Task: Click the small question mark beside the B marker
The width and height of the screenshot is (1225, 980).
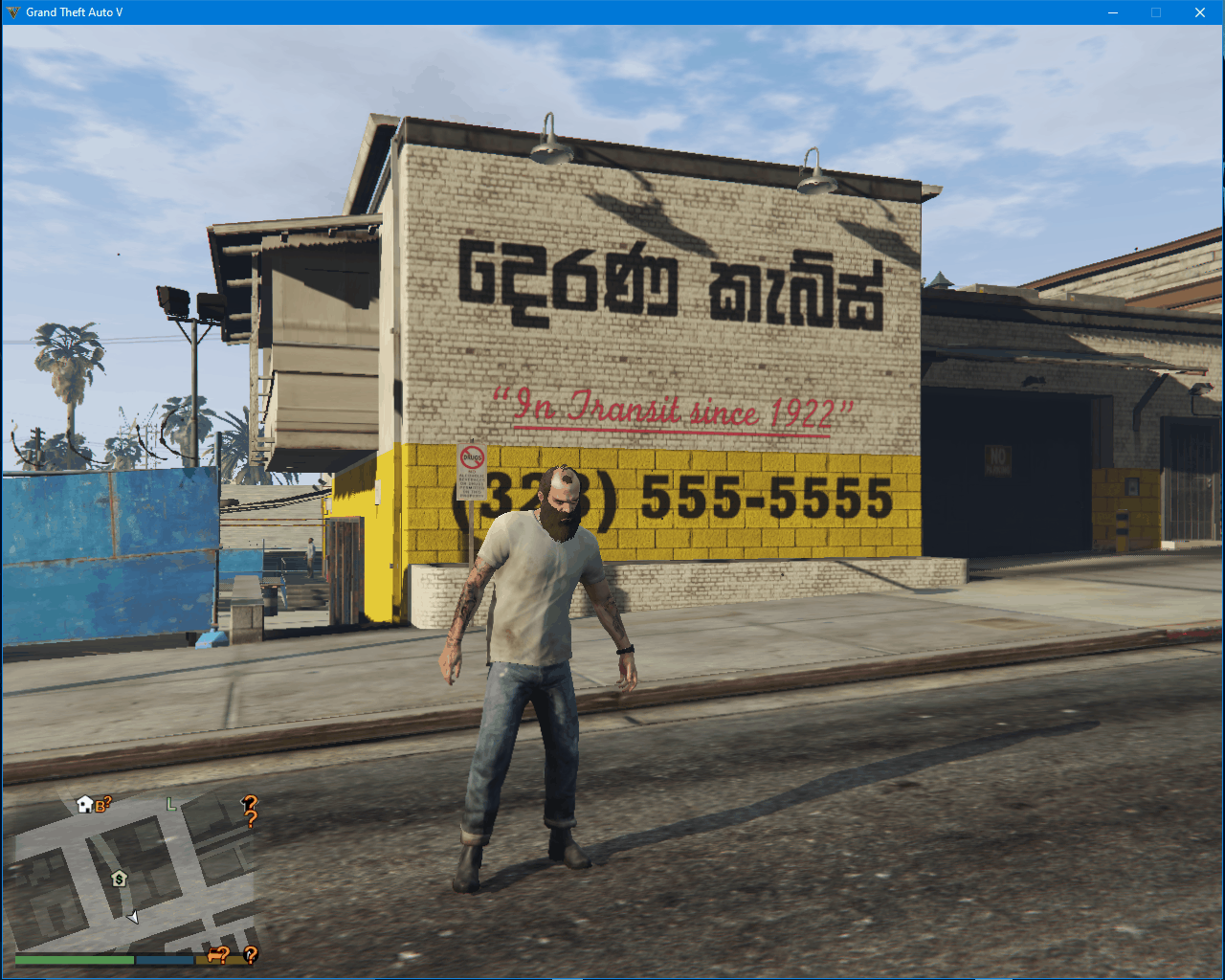Action: 107,799
